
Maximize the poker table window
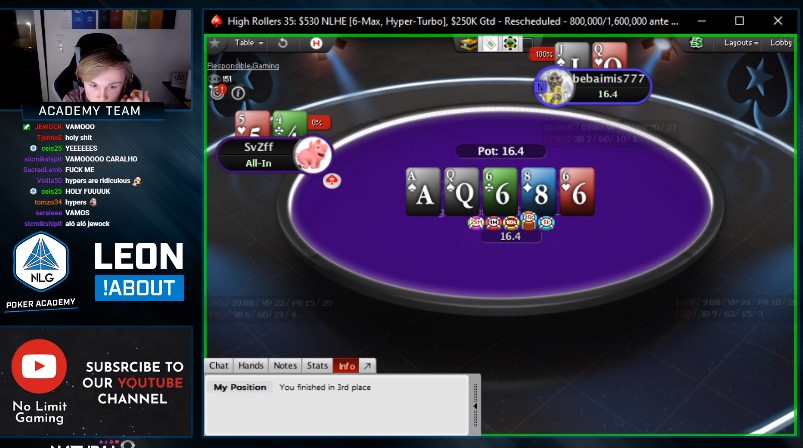739,20
